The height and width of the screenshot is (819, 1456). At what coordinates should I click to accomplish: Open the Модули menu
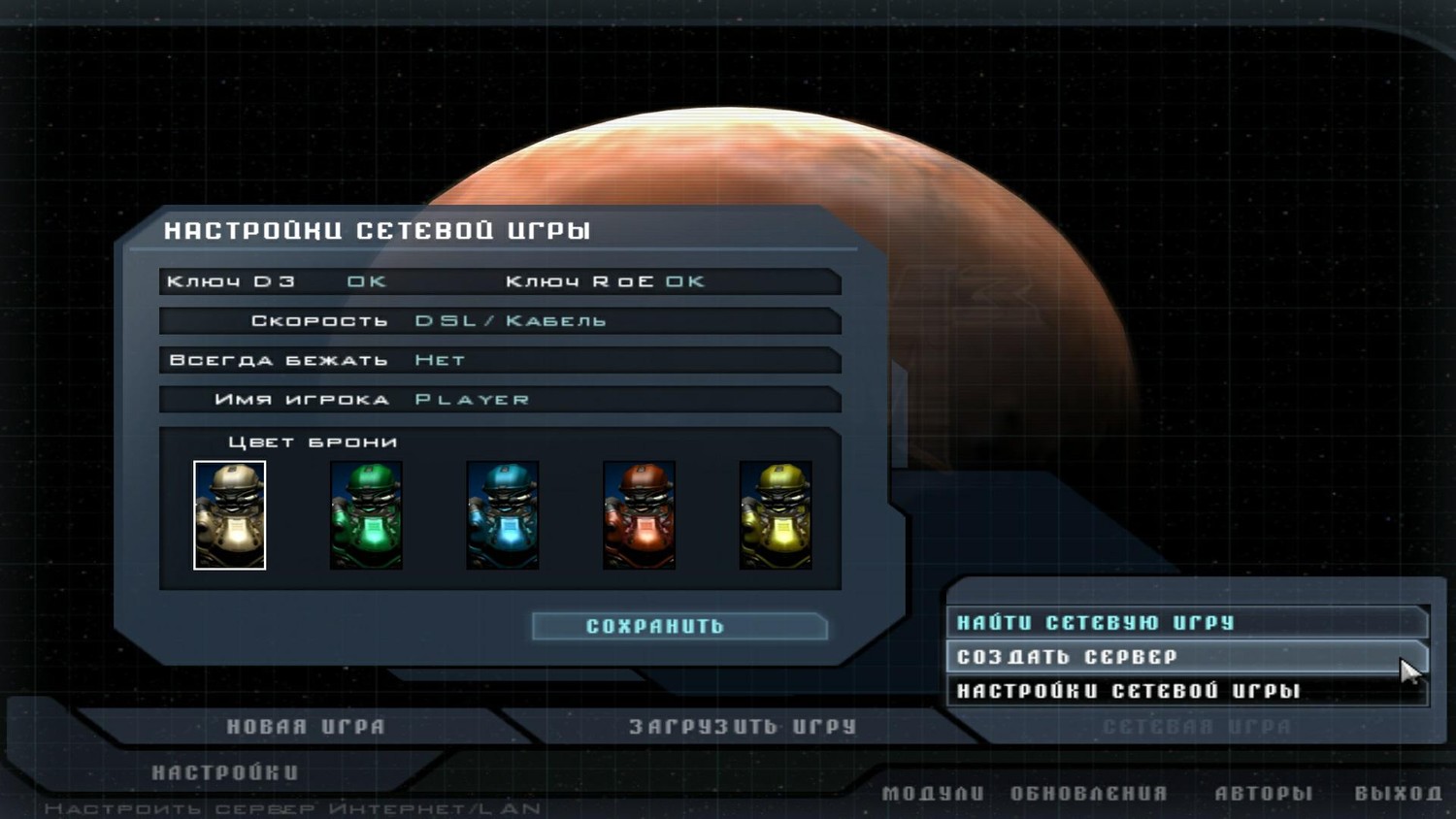pos(933,794)
